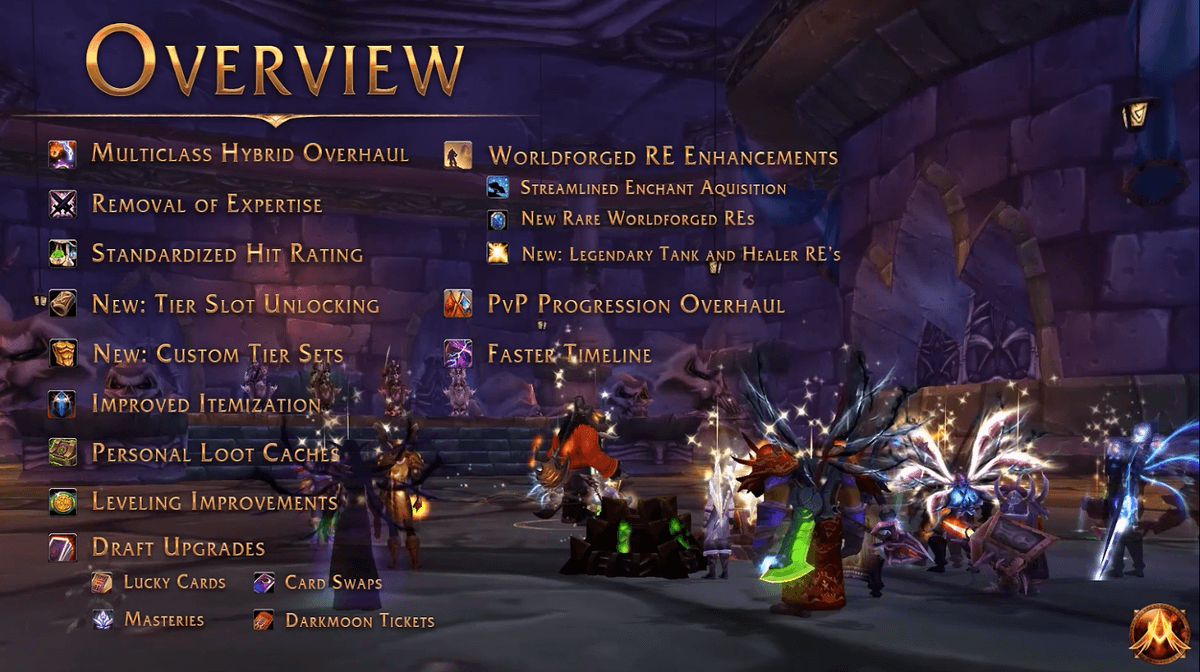Select Legendary Tank and Healer RE's
Screen dimensions: 1200x672
coord(680,254)
